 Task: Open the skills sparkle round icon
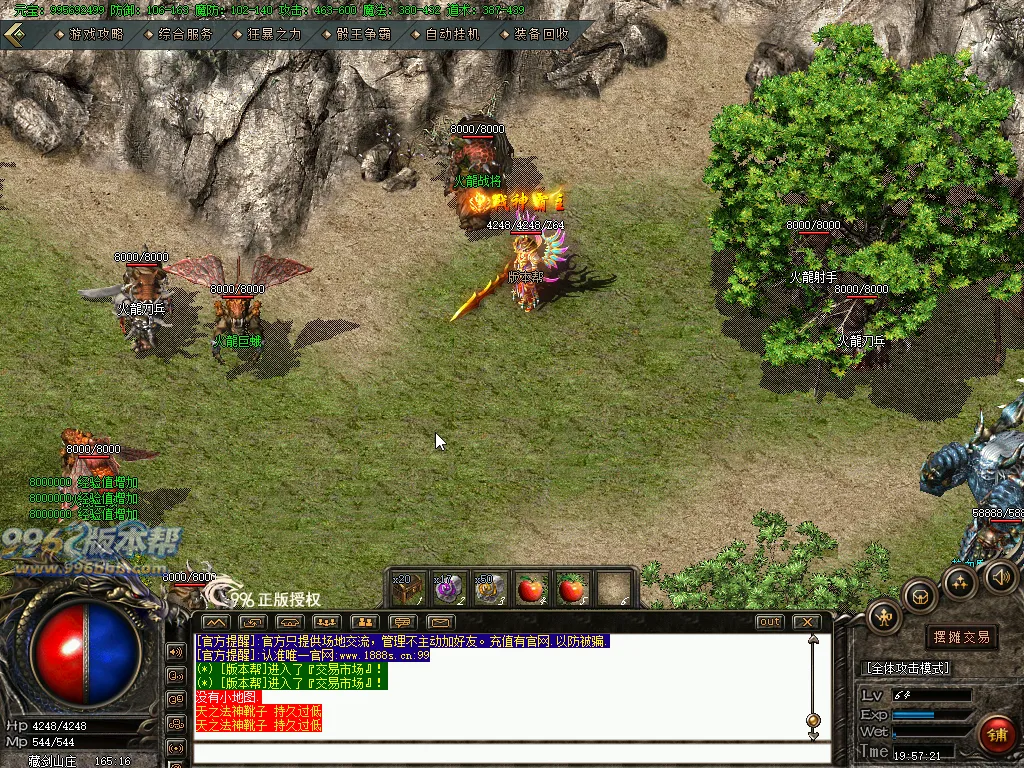click(960, 582)
